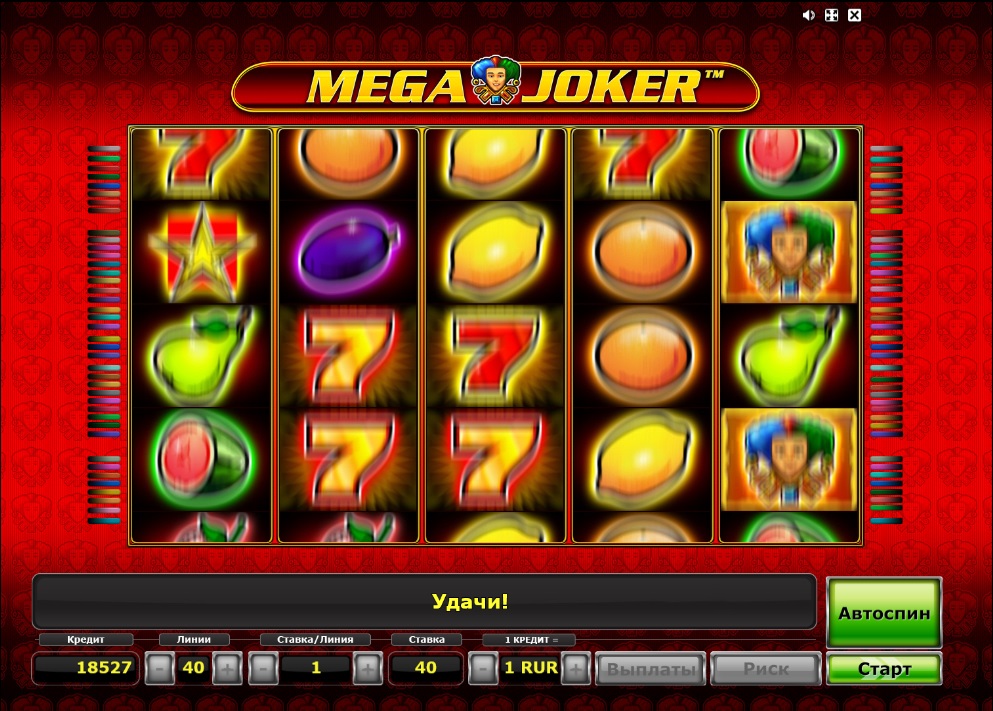Close the game with the X button
993x711 pixels.
(854, 15)
